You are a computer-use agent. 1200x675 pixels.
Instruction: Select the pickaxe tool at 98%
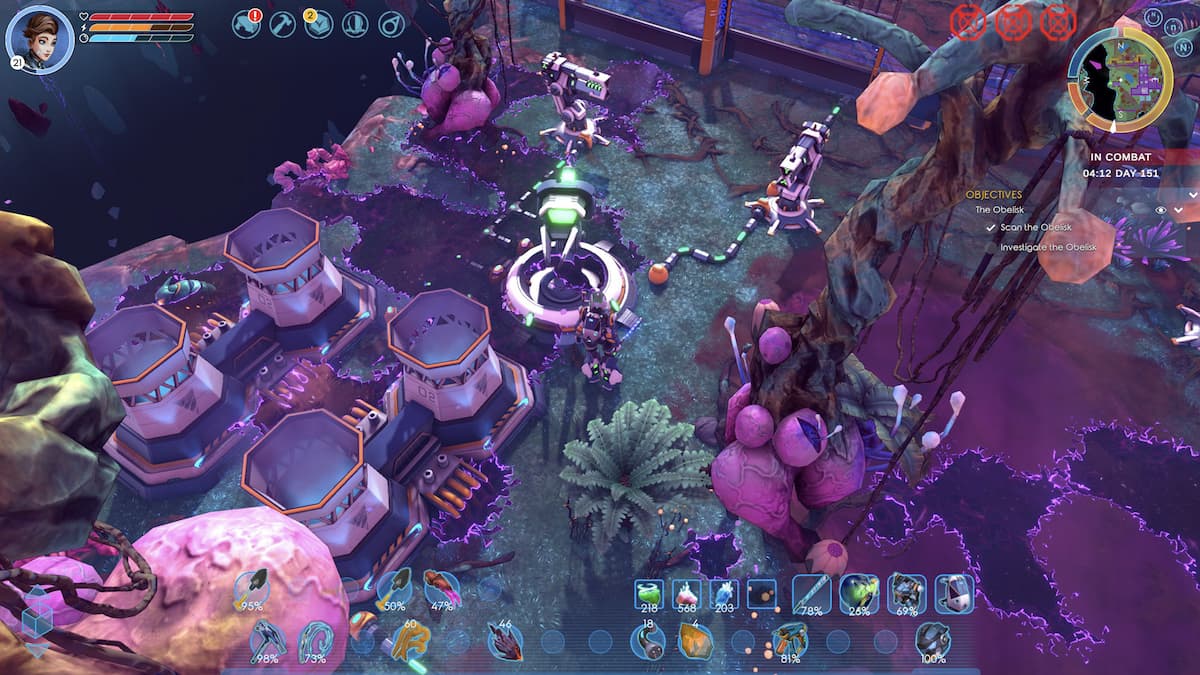[267, 640]
